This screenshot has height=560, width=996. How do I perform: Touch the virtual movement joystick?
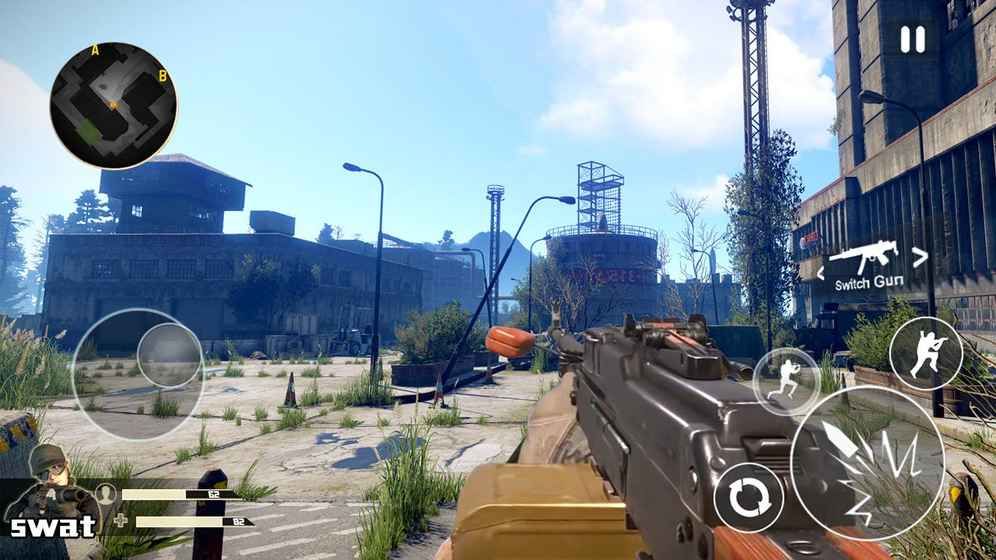pos(168,356)
